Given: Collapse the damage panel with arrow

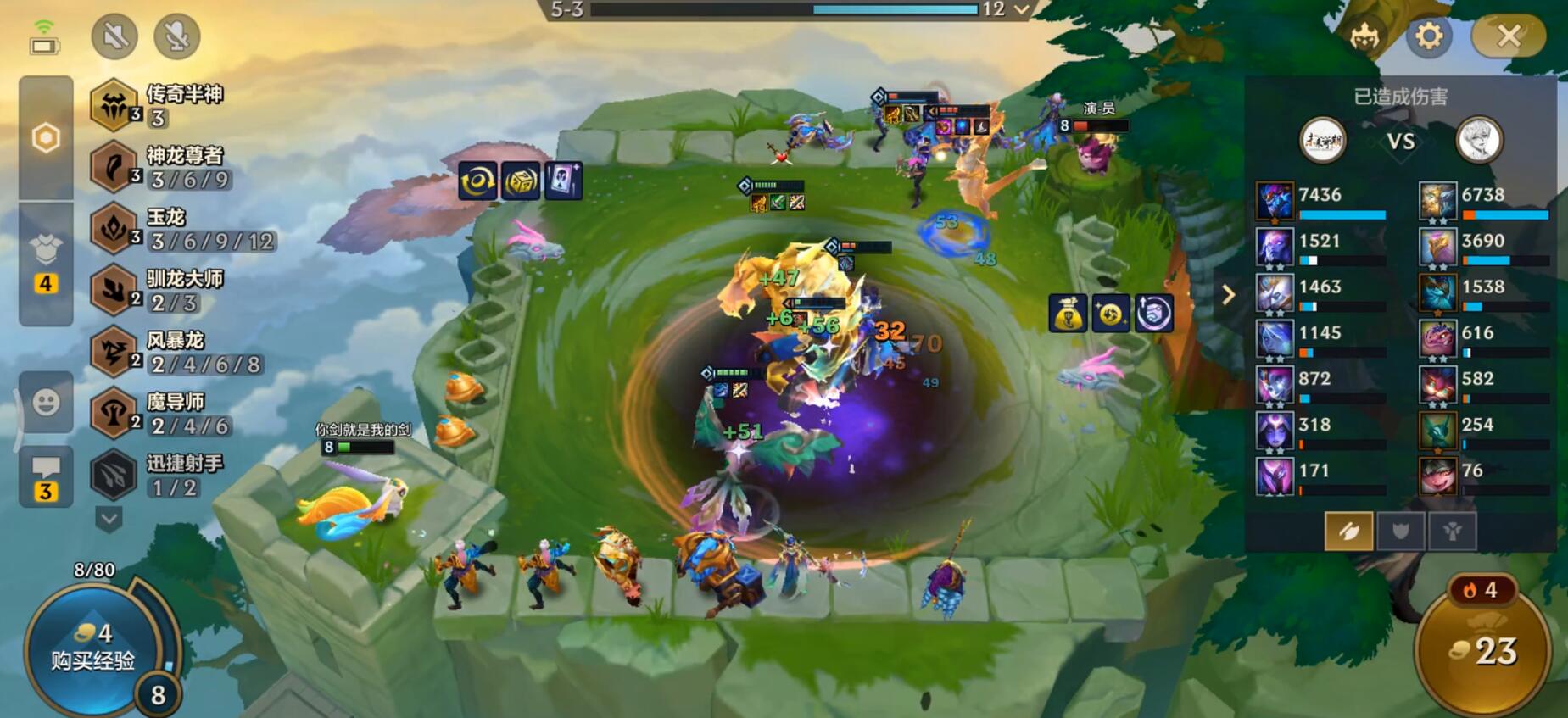Looking at the screenshot, I should 1228,295.
